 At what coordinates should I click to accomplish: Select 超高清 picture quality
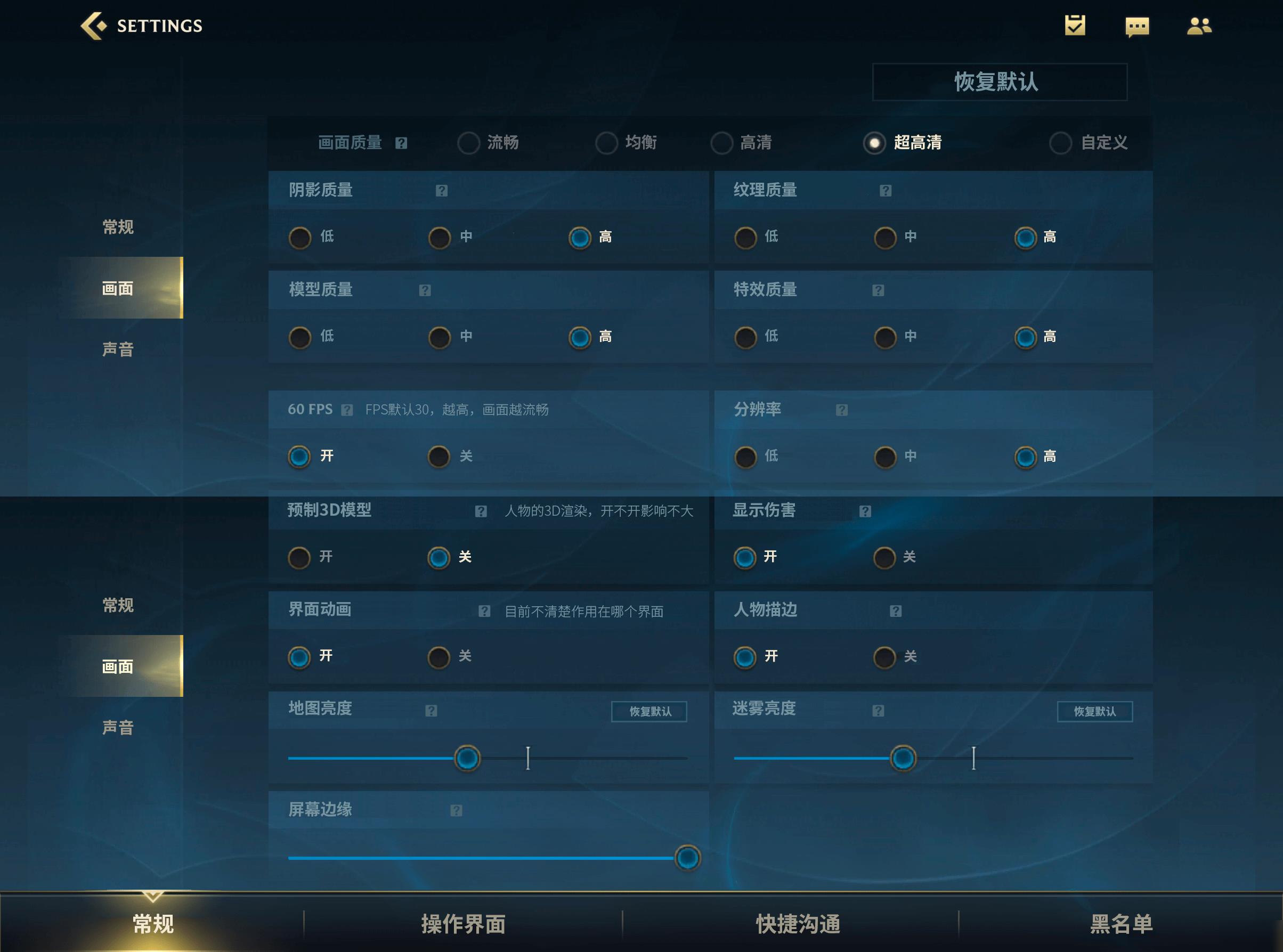pos(875,143)
